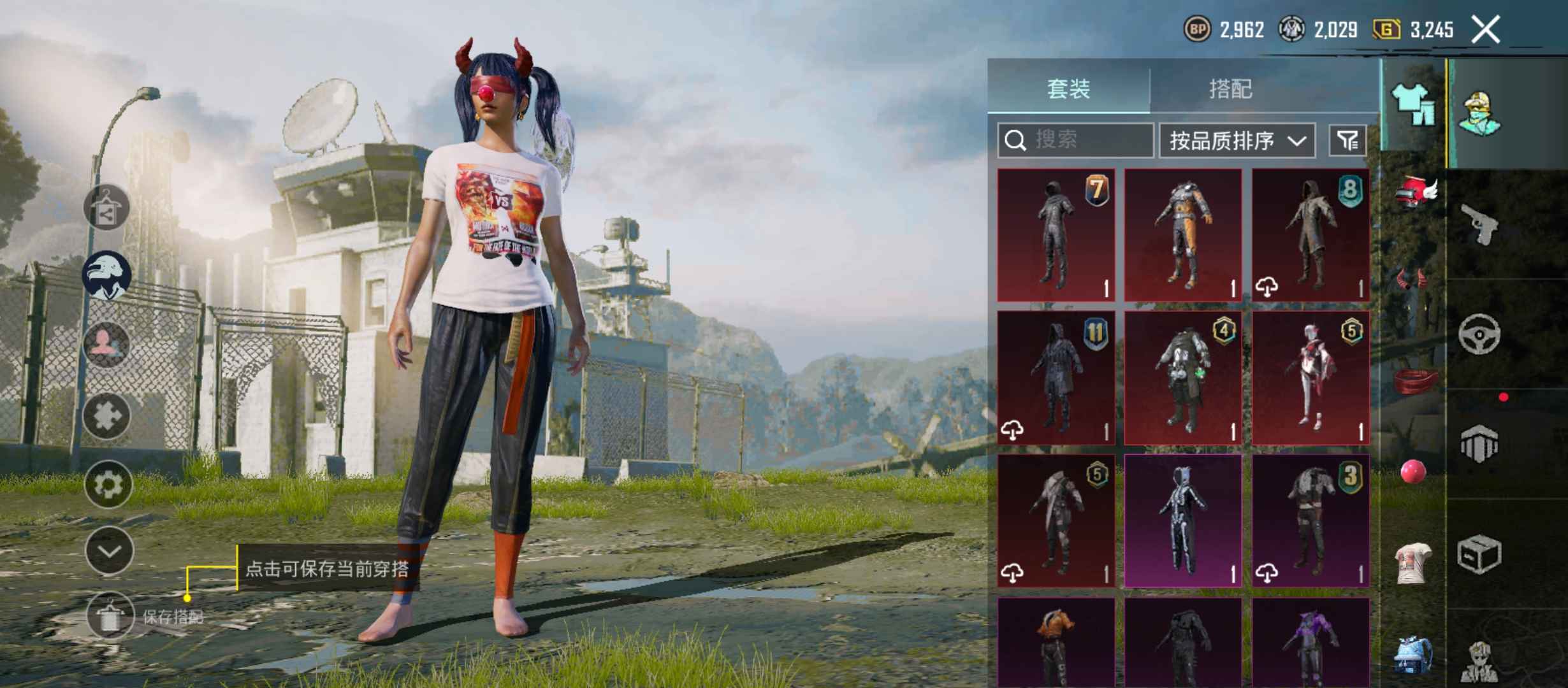Image resolution: width=1568 pixels, height=688 pixels.
Task: Select the equipped white t-shirt slot
Action: (1413, 563)
